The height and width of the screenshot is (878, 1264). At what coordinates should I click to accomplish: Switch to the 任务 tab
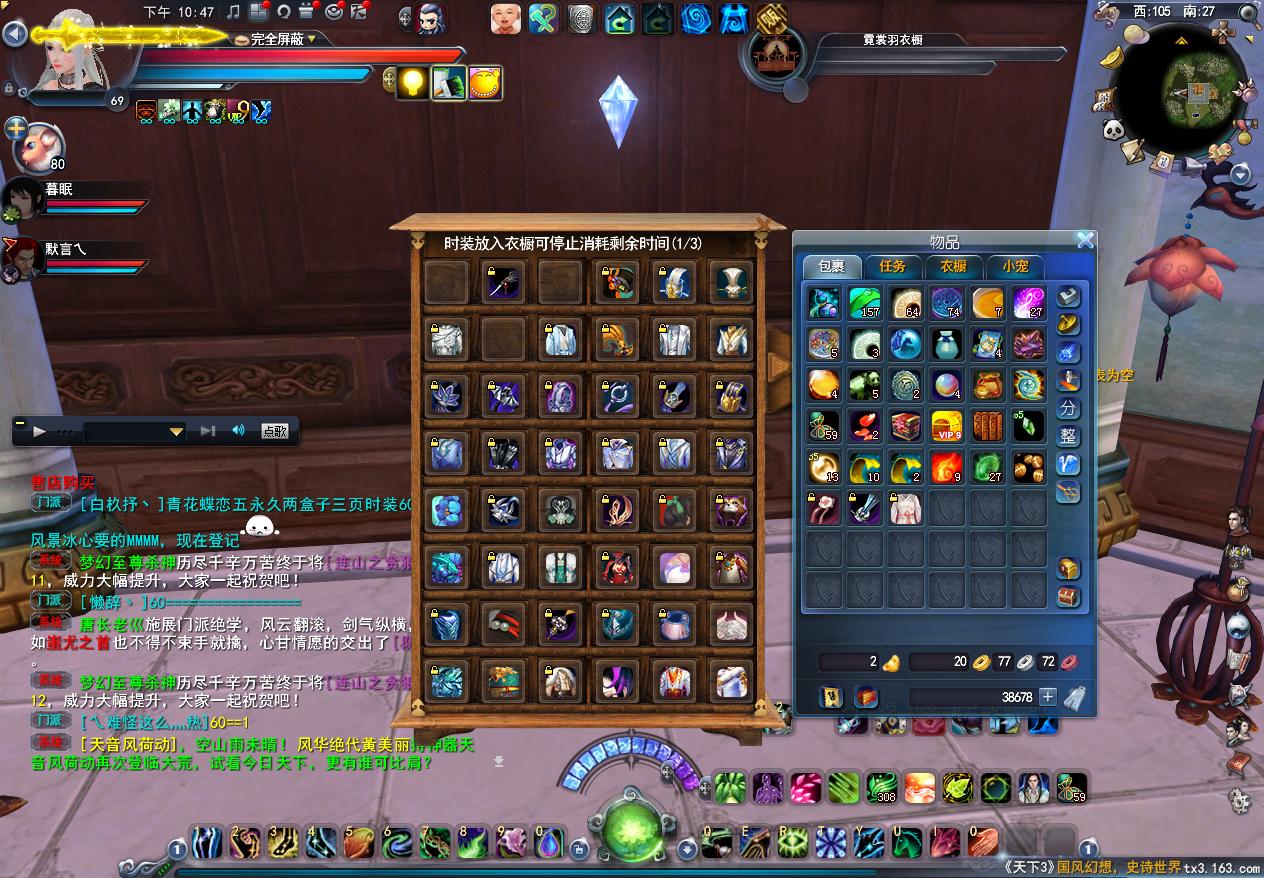(892, 266)
